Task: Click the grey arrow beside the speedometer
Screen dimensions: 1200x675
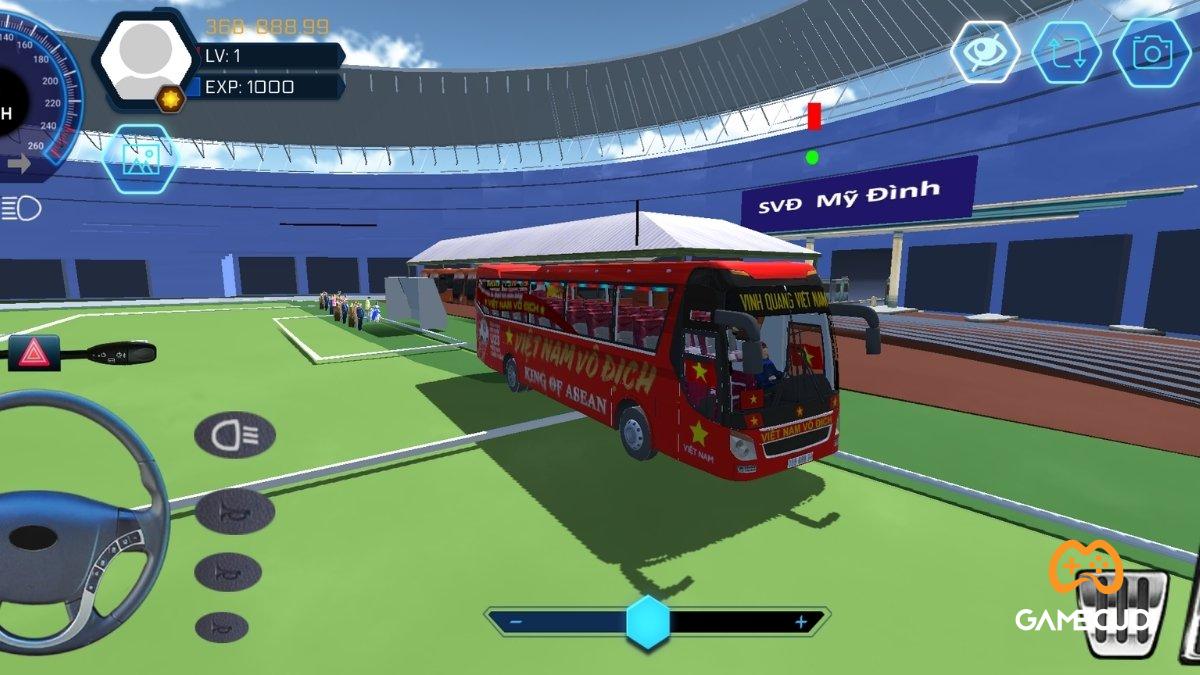Action: coord(18,164)
